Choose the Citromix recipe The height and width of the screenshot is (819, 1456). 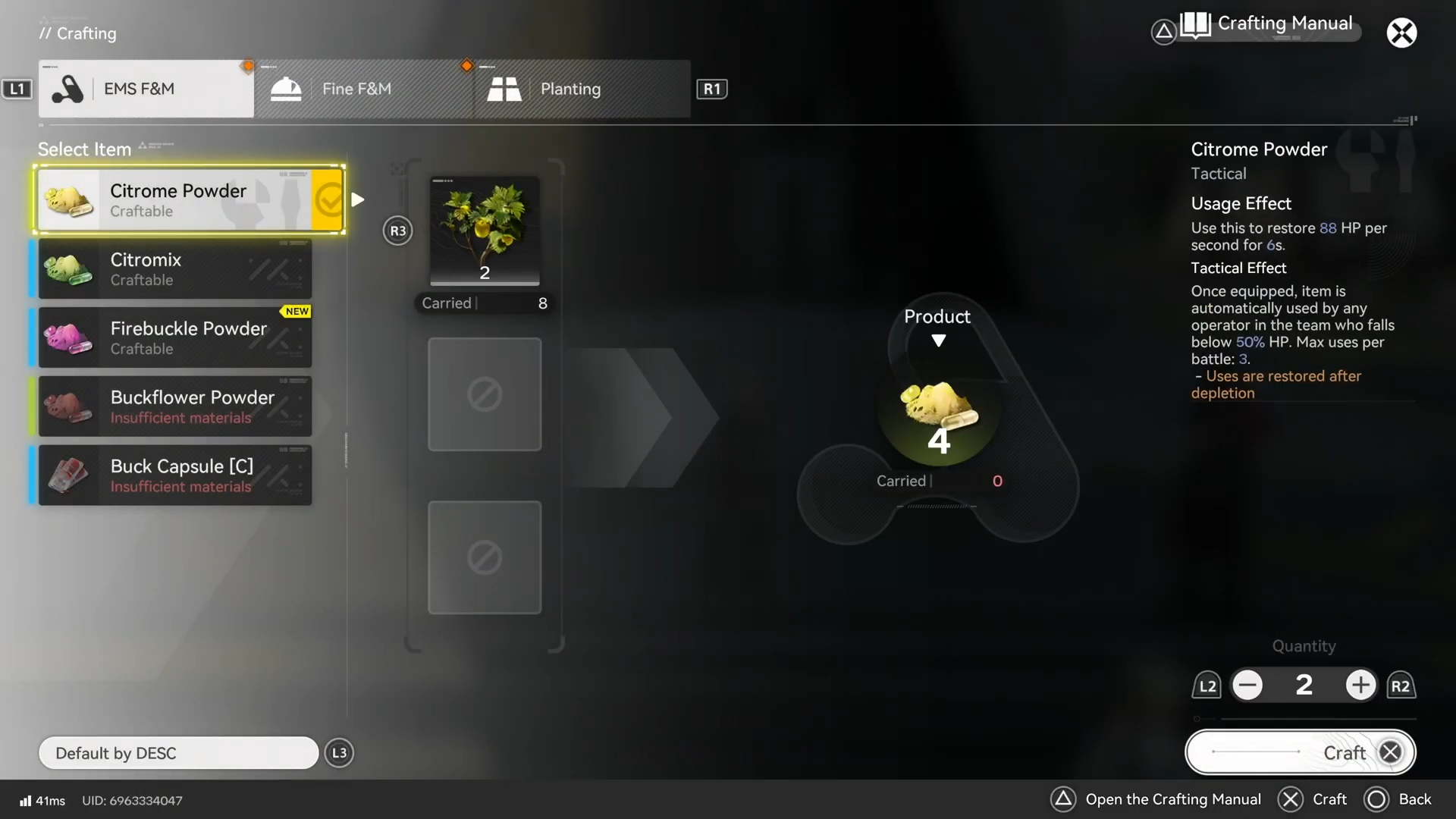point(175,269)
